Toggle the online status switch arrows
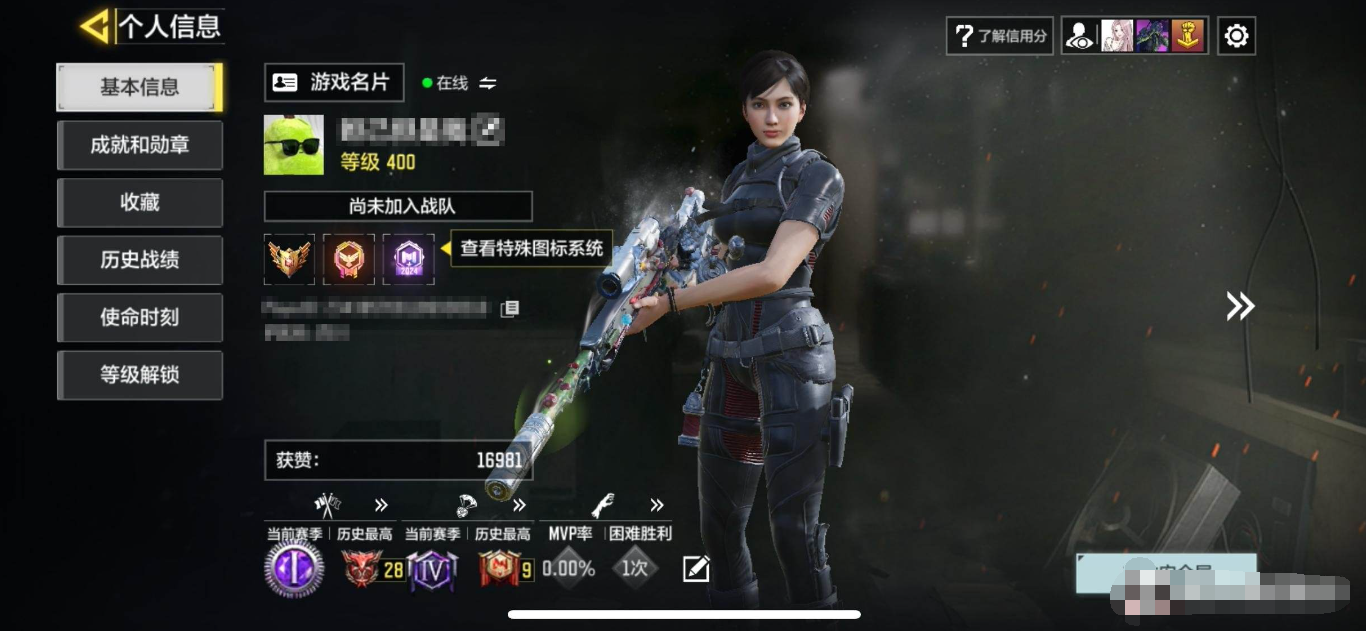The image size is (1366, 631). (x=488, y=83)
